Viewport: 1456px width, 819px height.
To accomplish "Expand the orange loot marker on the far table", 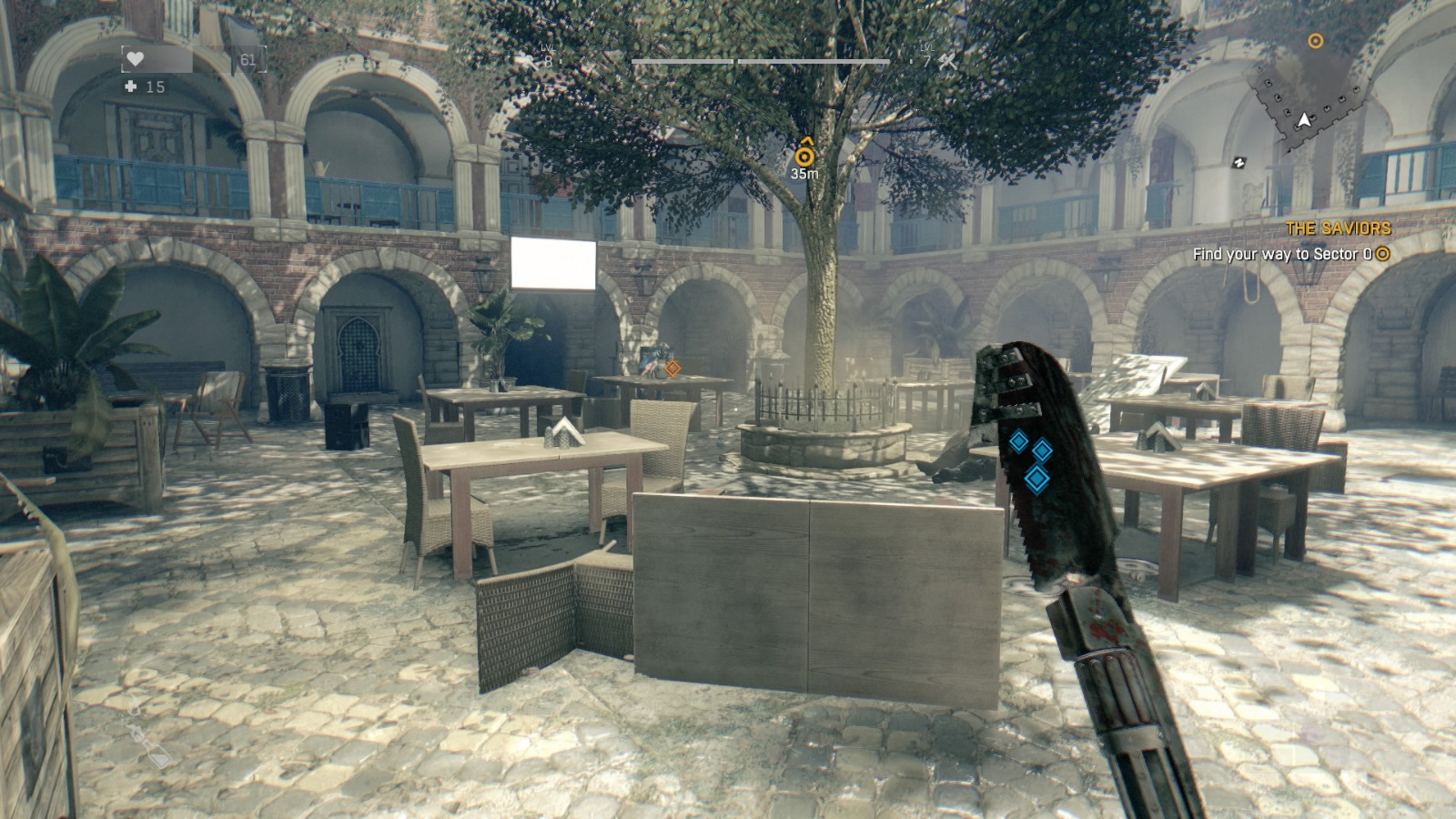I will [673, 369].
